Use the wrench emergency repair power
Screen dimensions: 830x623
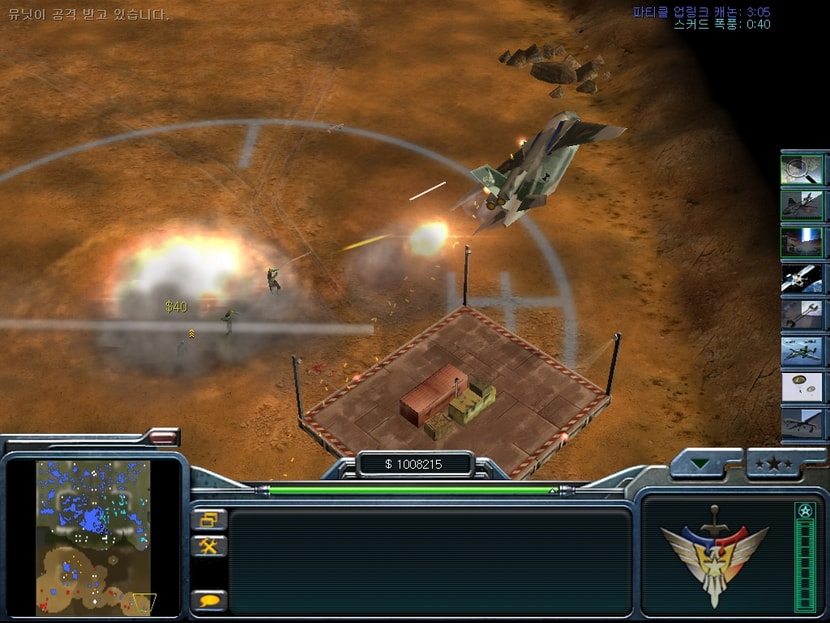click(x=802, y=315)
